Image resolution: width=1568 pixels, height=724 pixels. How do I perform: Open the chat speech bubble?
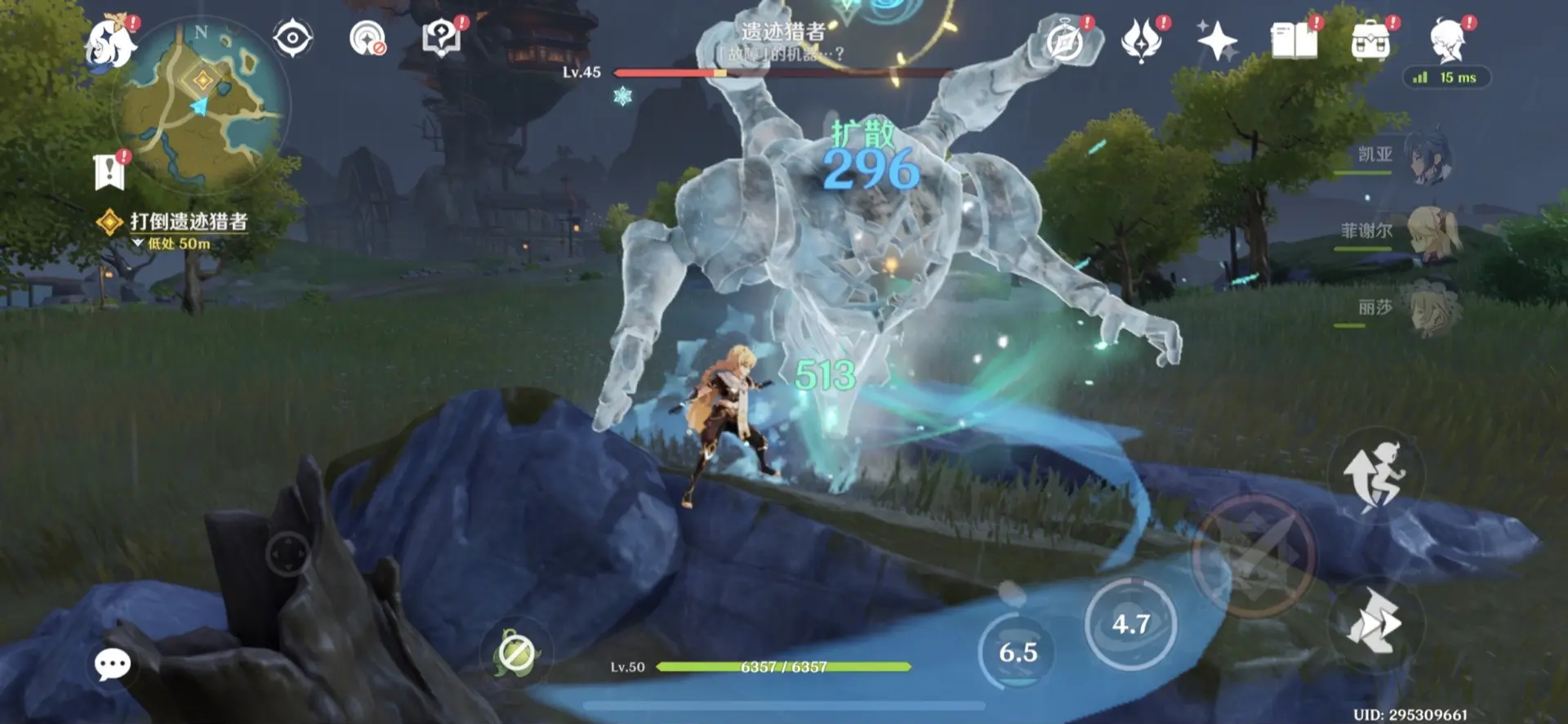[113, 664]
